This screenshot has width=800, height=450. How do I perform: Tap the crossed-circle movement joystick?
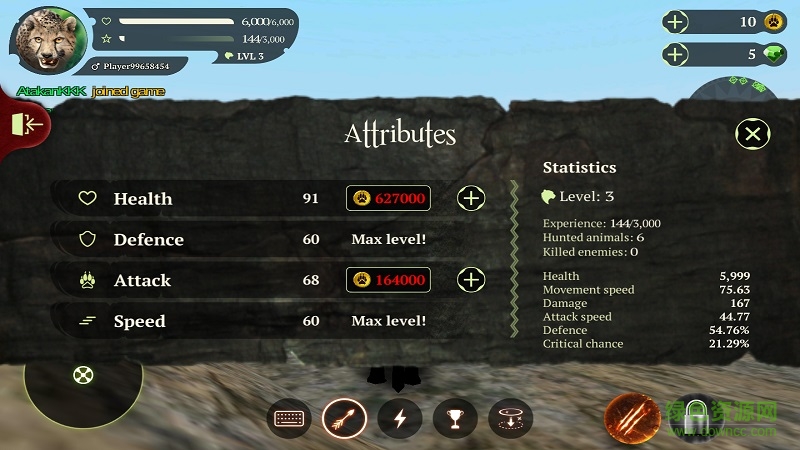click(x=83, y=376)
